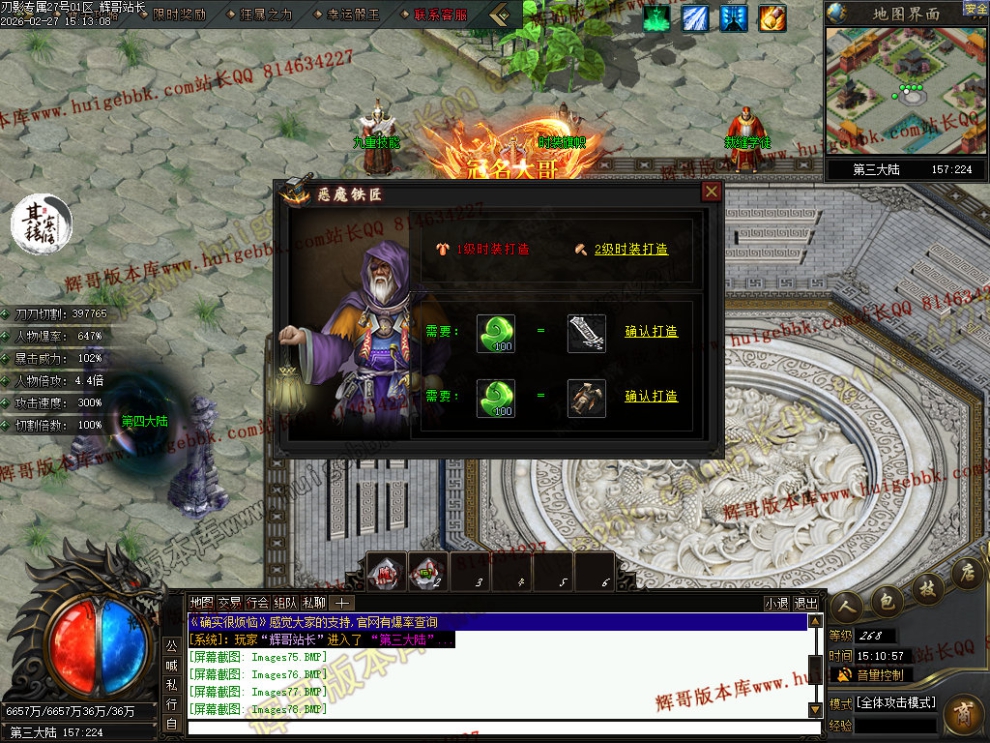This screenshot has height=743, width=990.
Task: Select the 1级时装打造 option
Action: point(492,249)
